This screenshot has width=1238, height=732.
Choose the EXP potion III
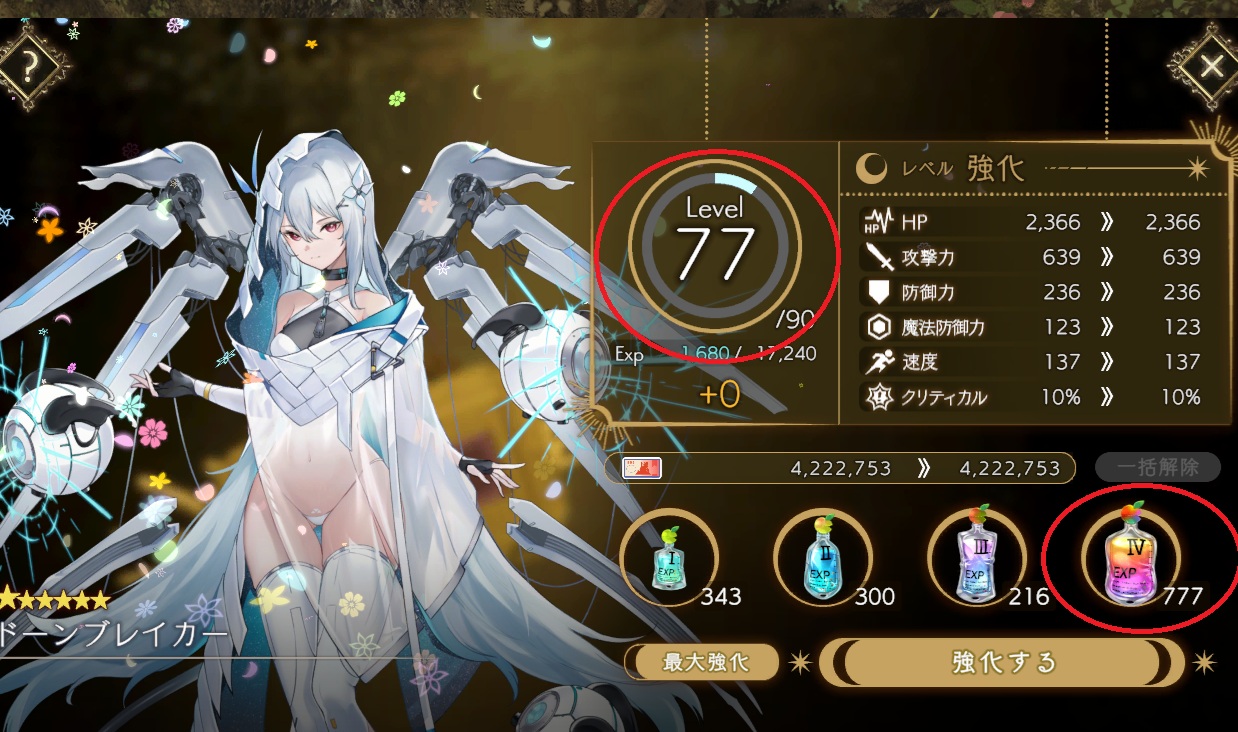976,558
